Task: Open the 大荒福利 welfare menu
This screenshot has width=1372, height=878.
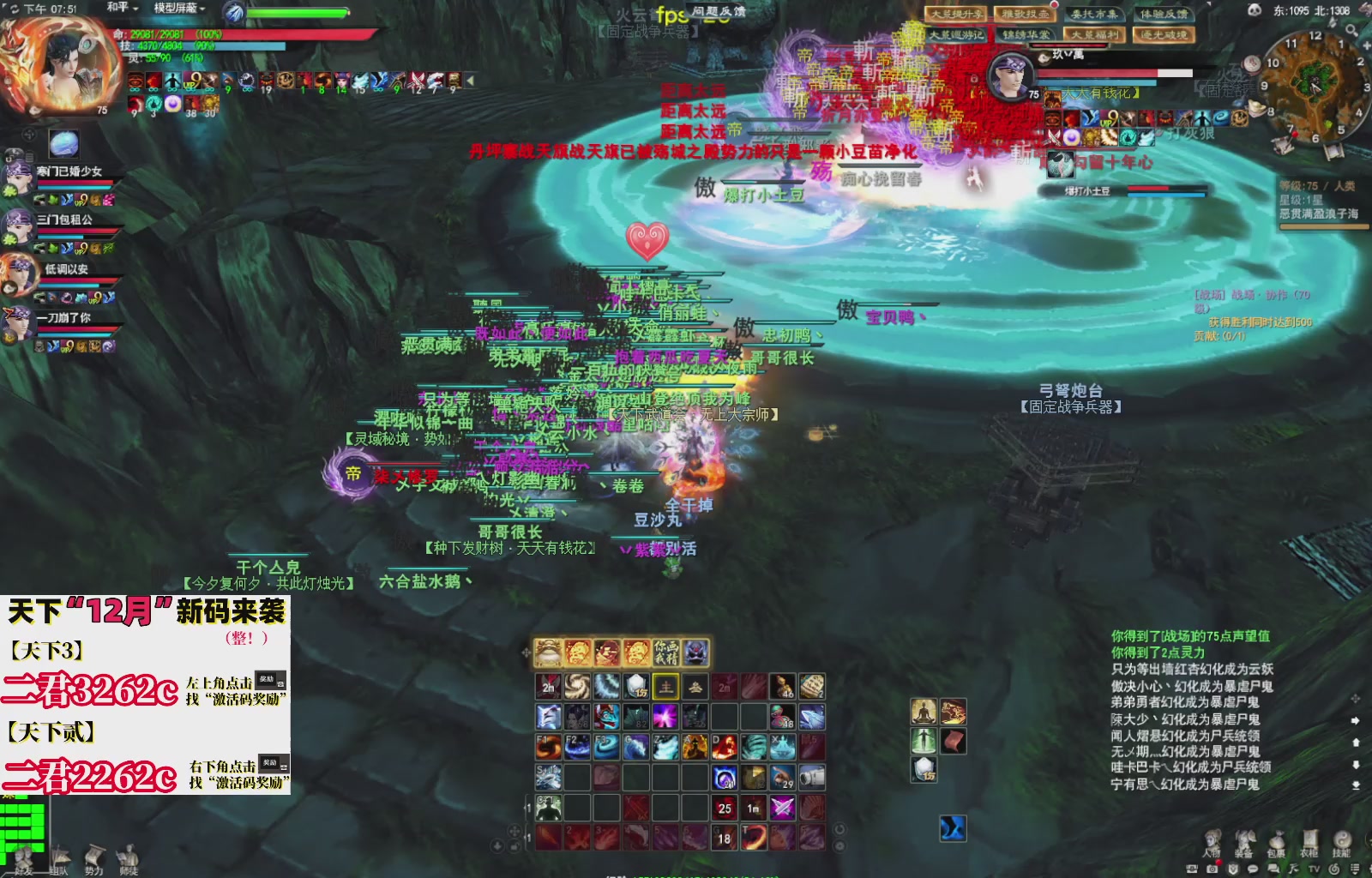Action: [1096, 34]
